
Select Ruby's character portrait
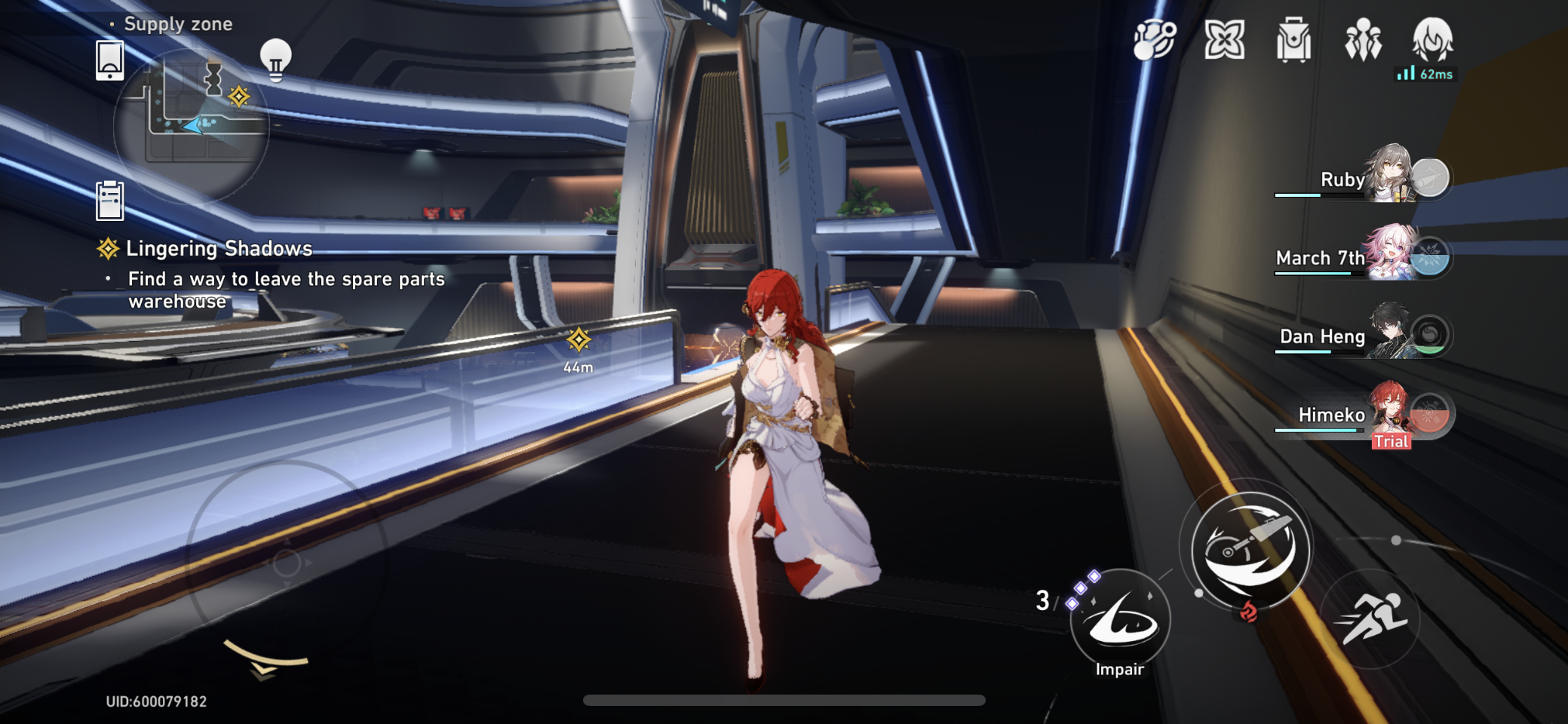pyautogui.click(x=1403, y=176)
